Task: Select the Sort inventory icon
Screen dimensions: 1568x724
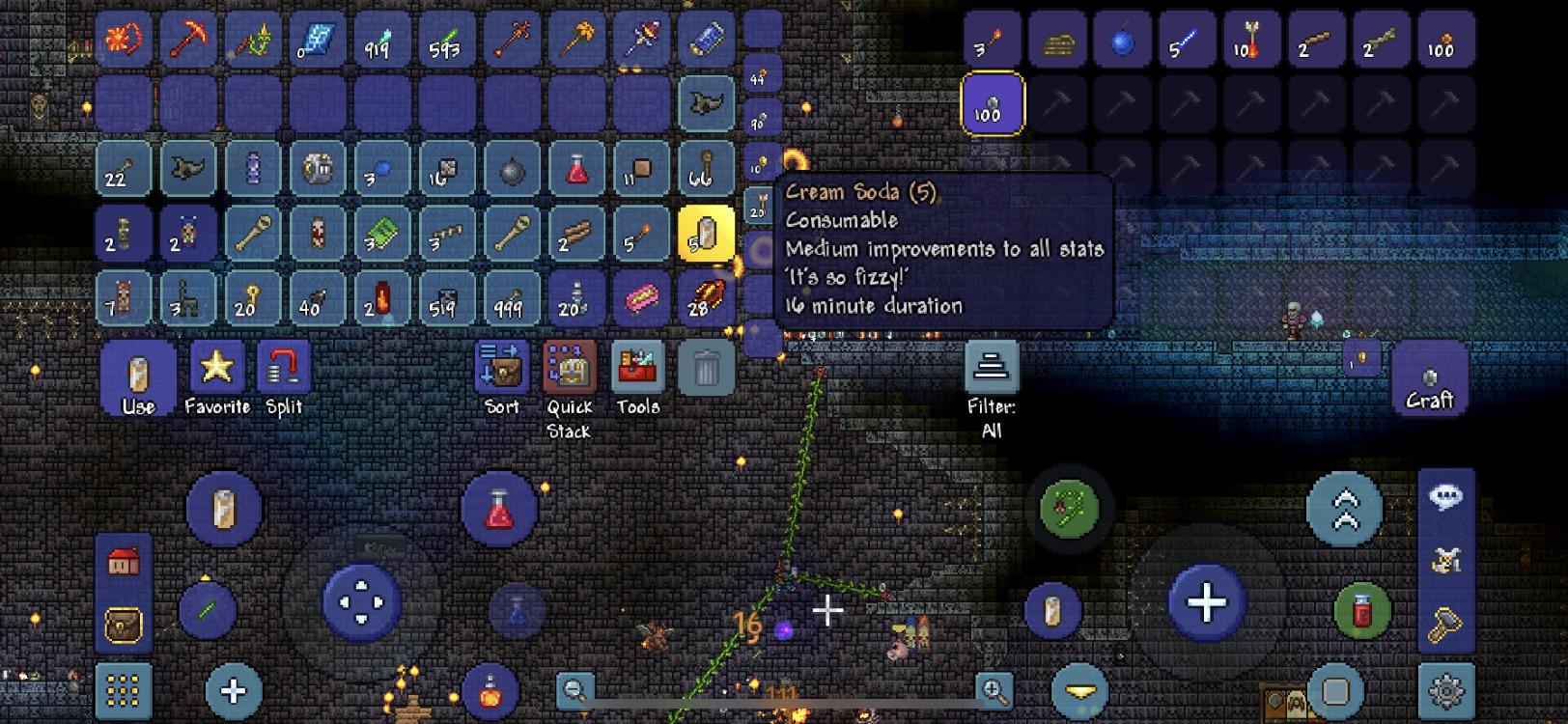Action: [499, 370]
